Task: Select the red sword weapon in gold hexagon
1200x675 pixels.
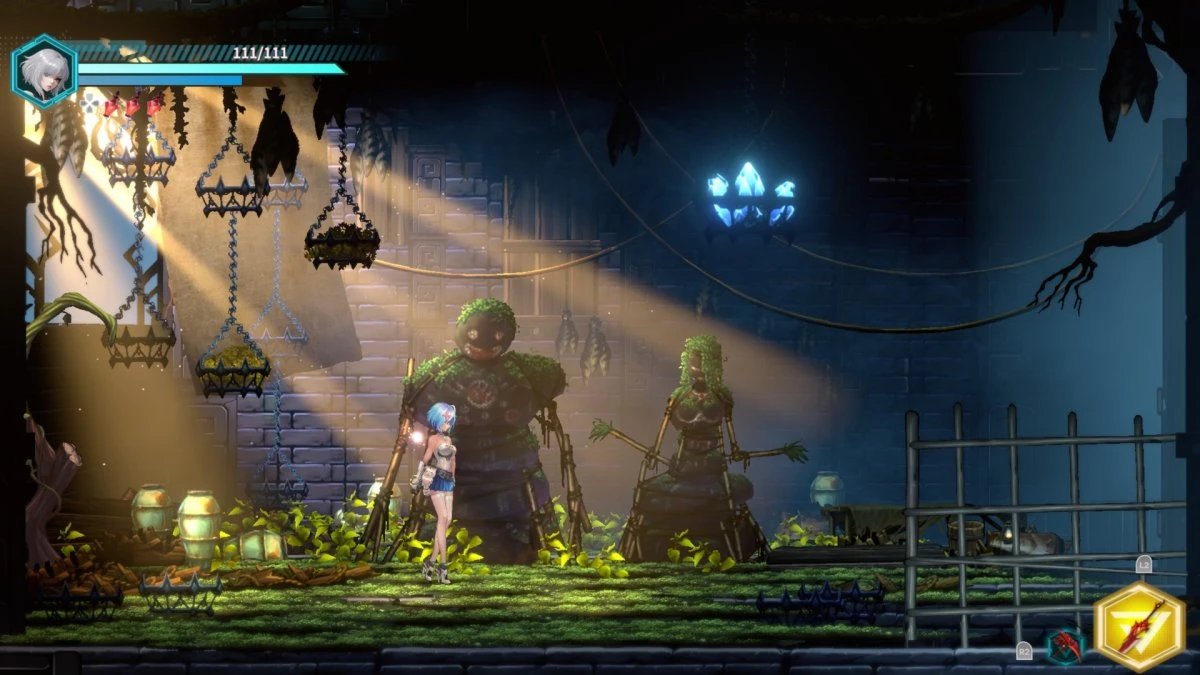Action: pyautogui.click(x=1140, y=626)
